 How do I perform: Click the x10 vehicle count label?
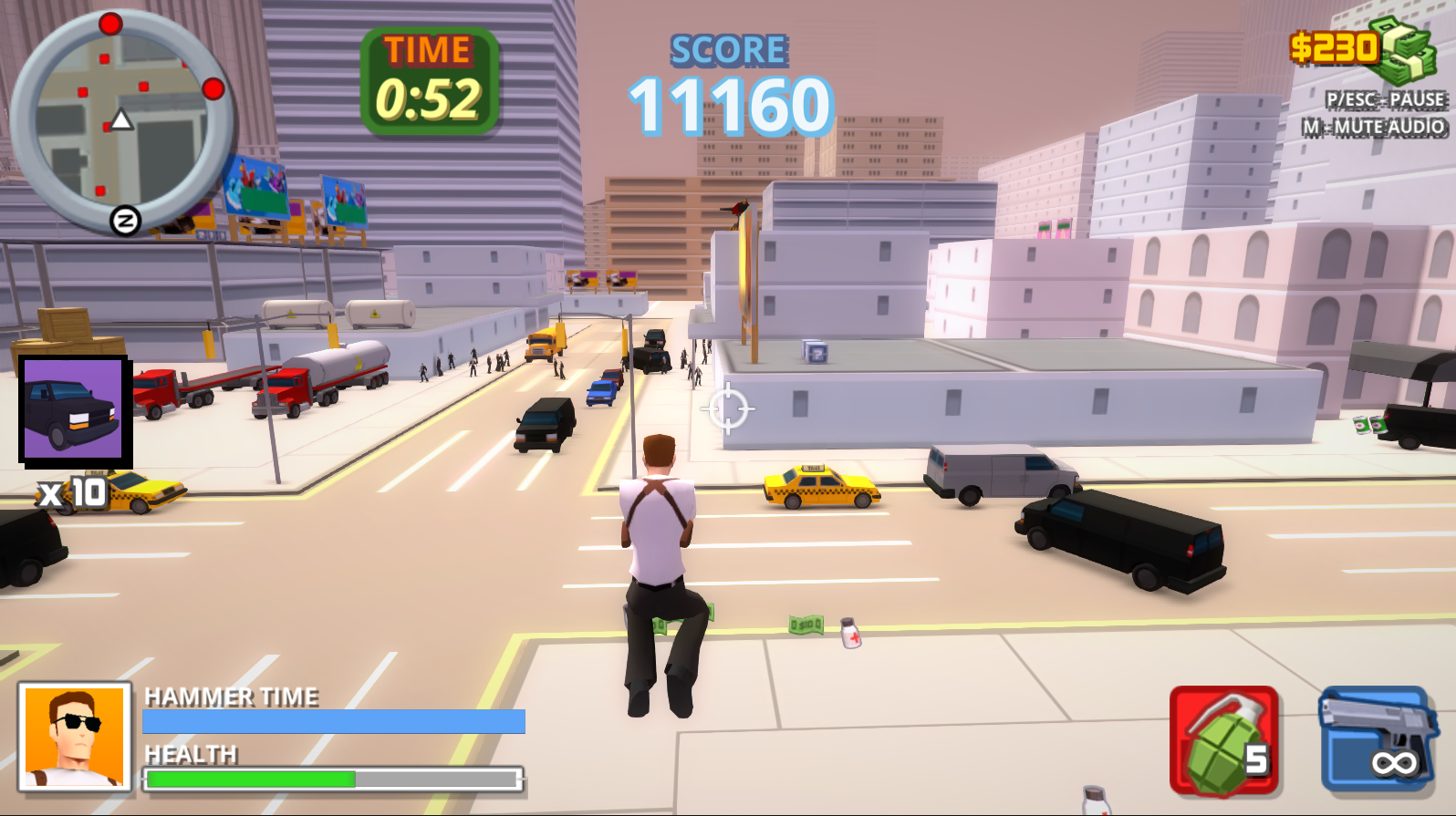click(x=68, y=491)
